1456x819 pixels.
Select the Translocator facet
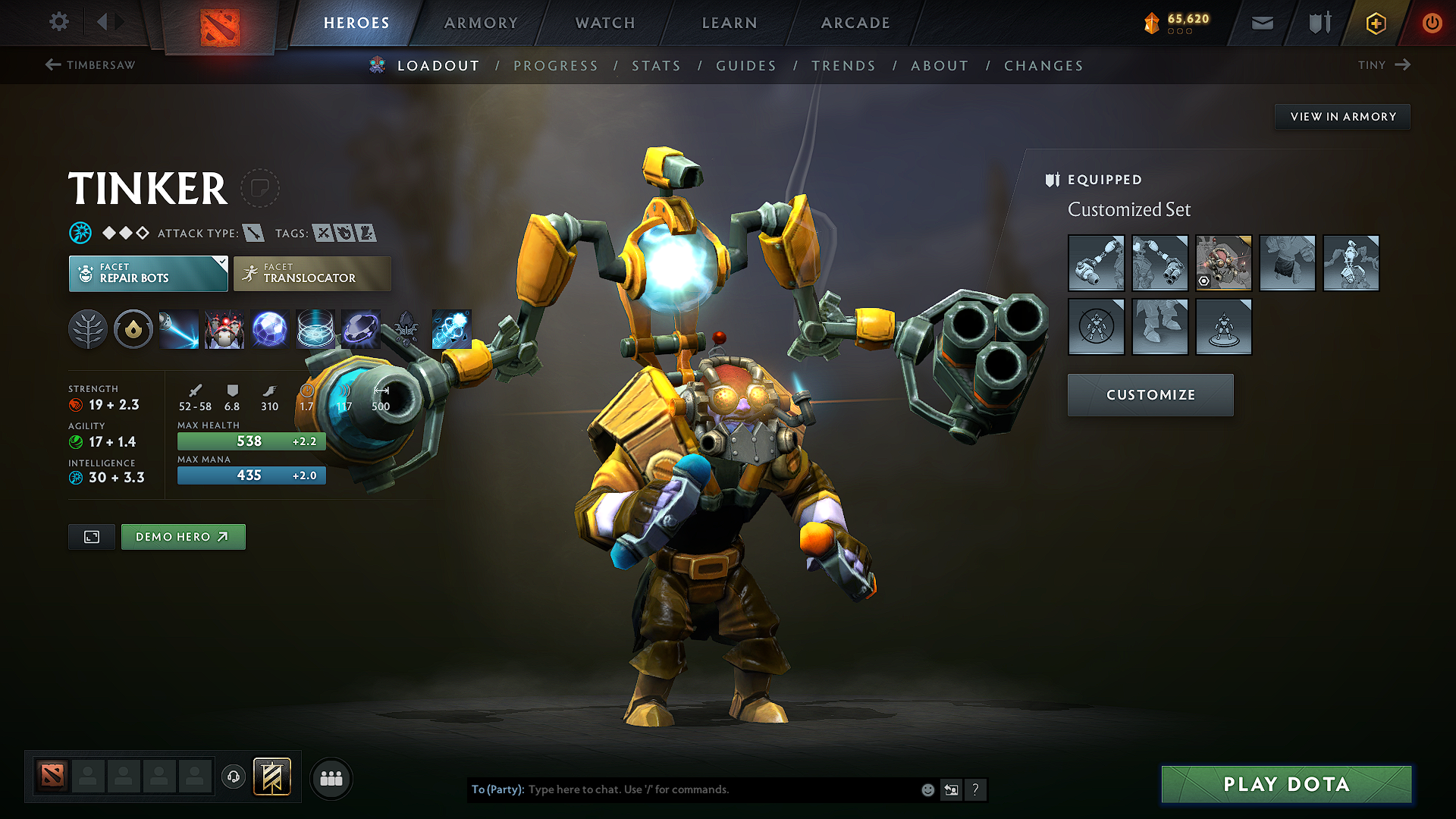coord(312,273)
